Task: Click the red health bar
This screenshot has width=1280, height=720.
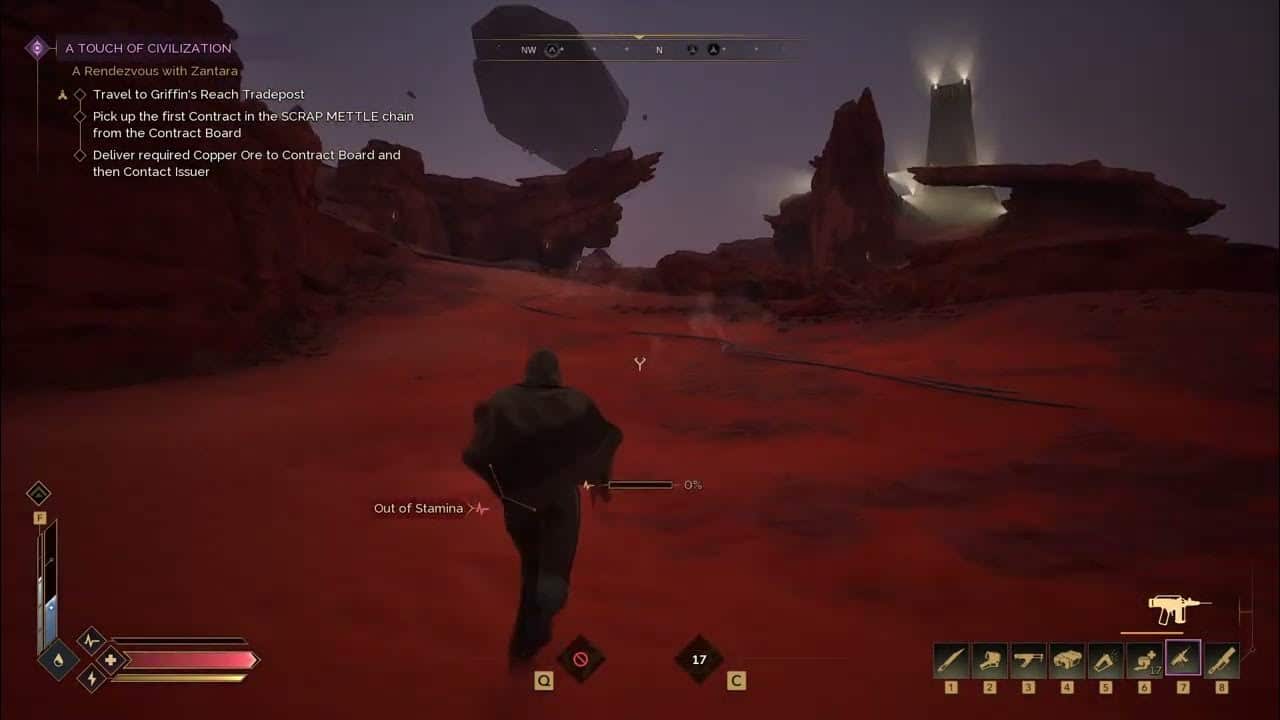Action: (190, 660)
